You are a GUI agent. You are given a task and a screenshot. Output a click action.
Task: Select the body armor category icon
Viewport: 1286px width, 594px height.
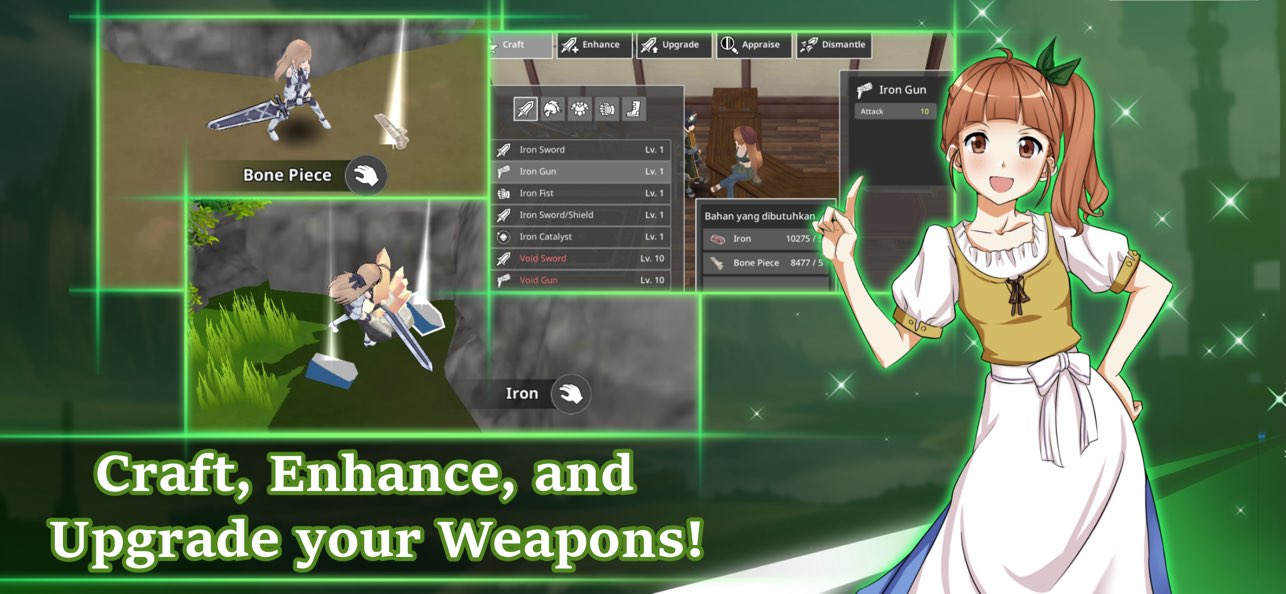pos(580,109)
